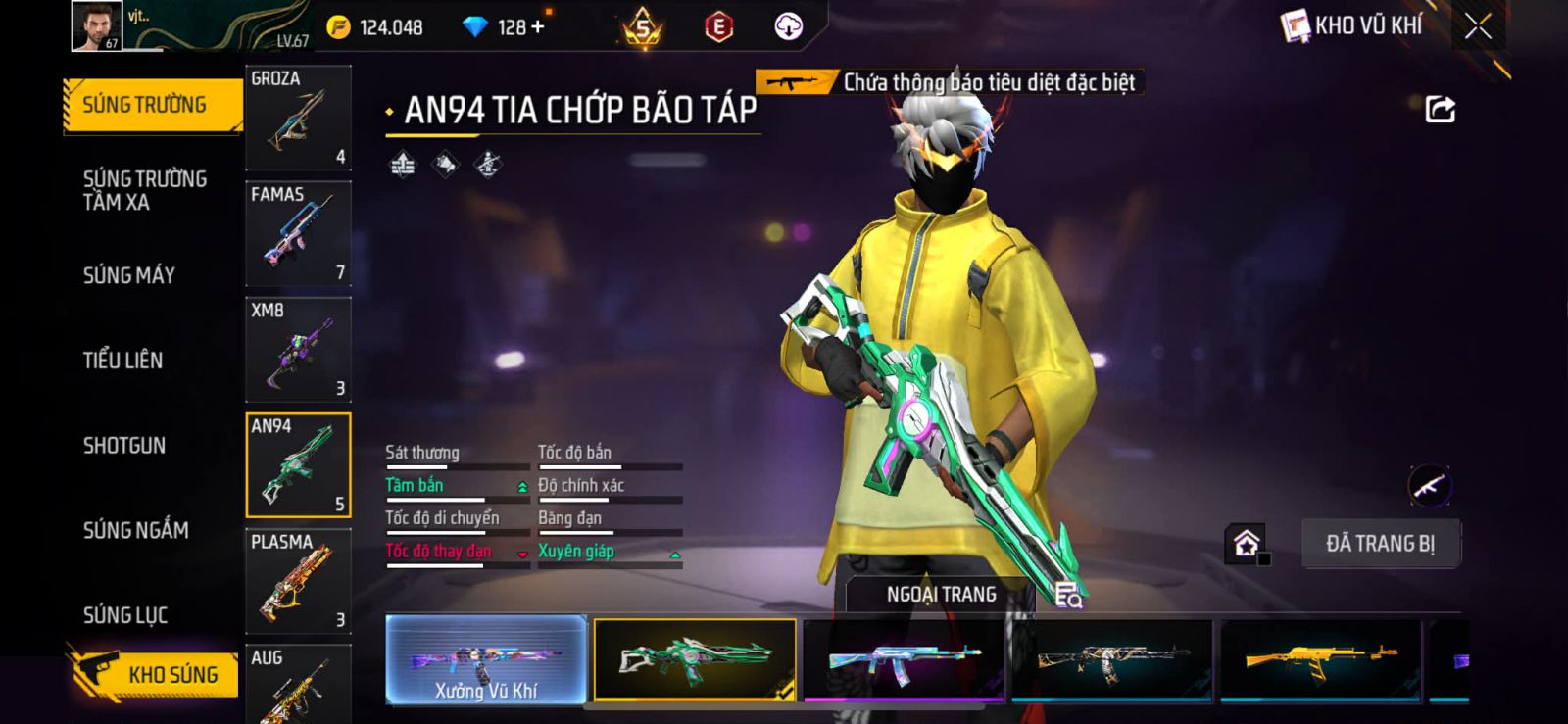The height and width of the screenshot is (724, 1568).
Task: Close the weapon screen with the X
Action: tap(1478, 26)
